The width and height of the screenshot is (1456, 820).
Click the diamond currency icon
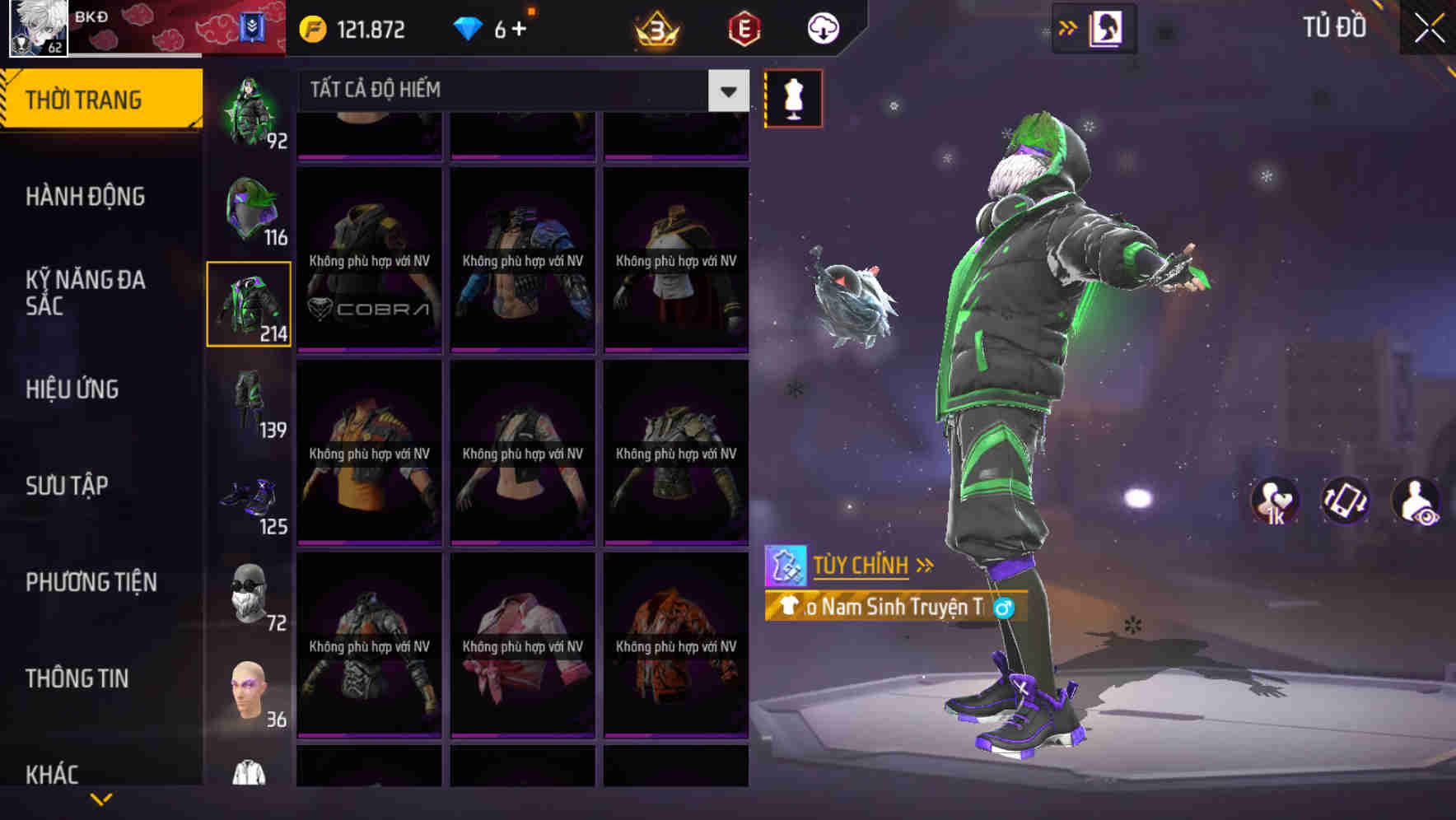point(468,27)
